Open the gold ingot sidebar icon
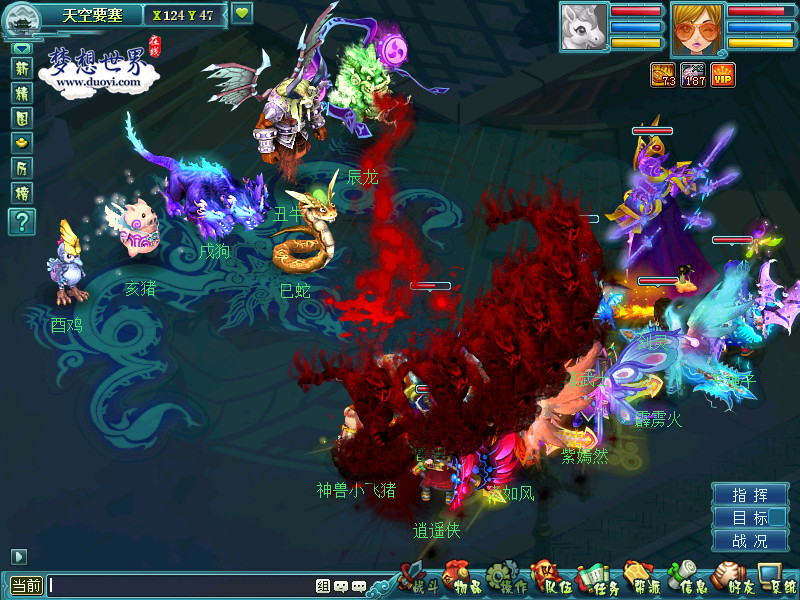 (22, 143)
